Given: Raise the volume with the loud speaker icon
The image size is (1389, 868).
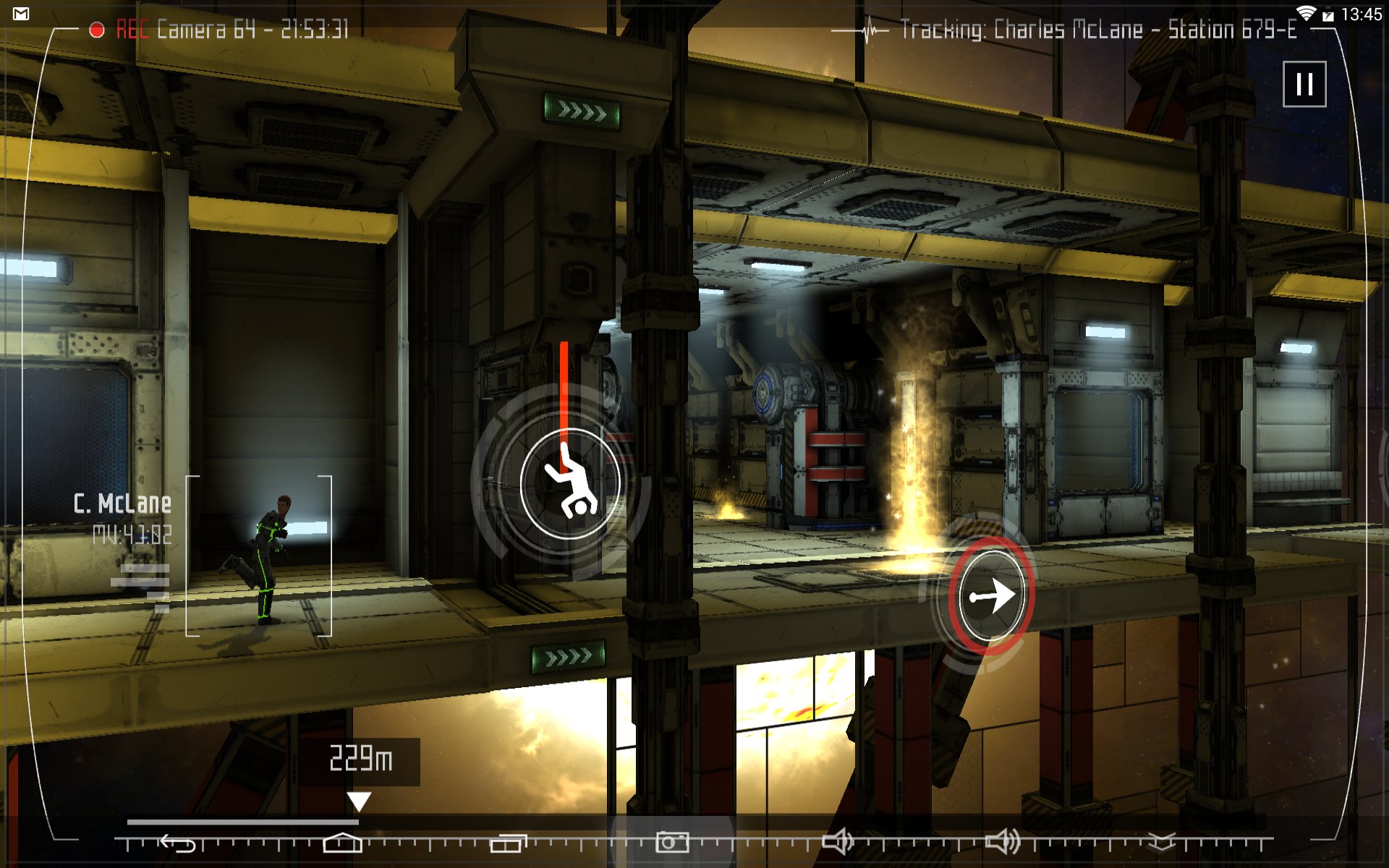Looking at the screenshot, I should [x=1003, y=841].
